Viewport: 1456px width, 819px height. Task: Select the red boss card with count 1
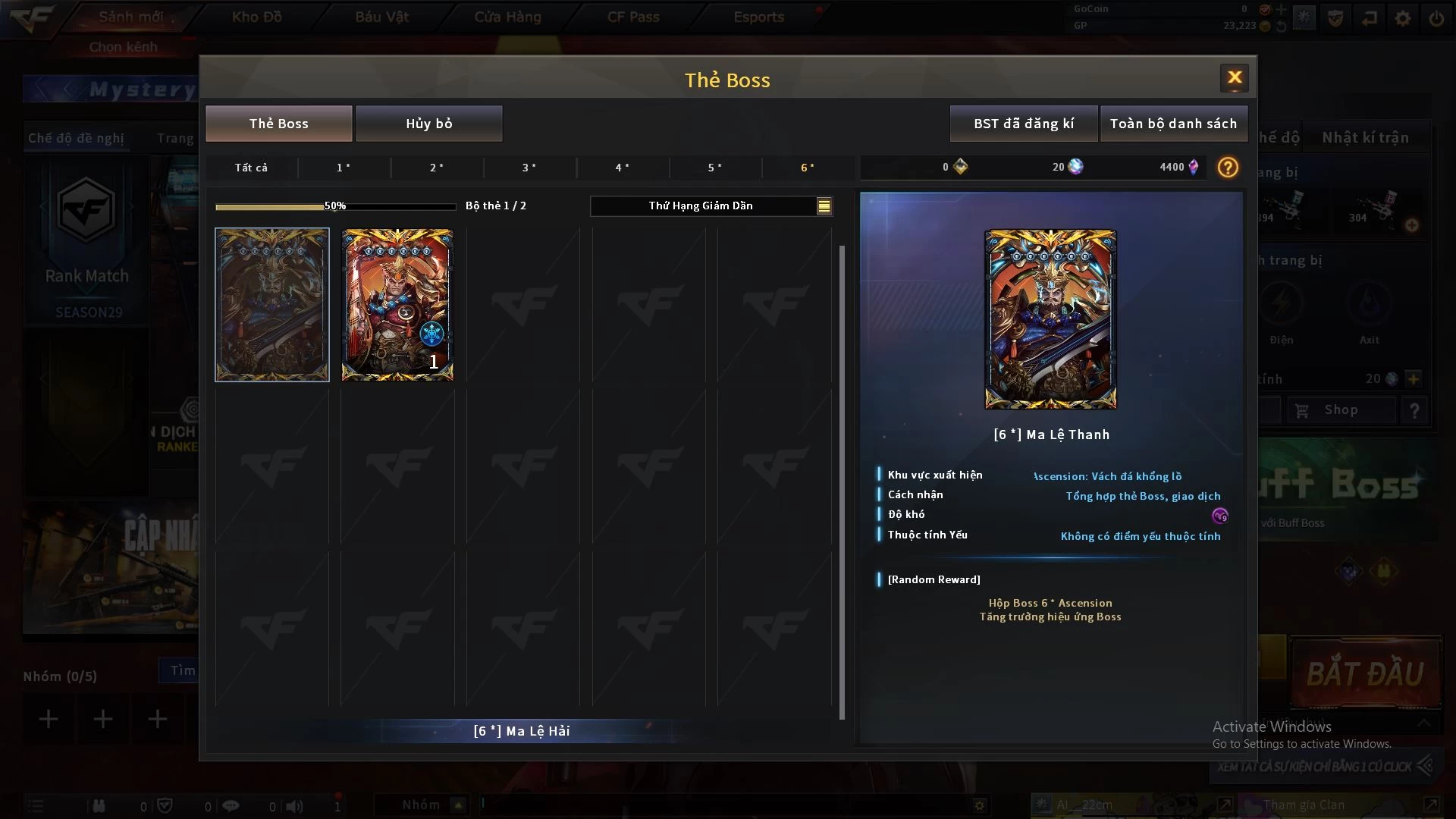click(397, 305)
